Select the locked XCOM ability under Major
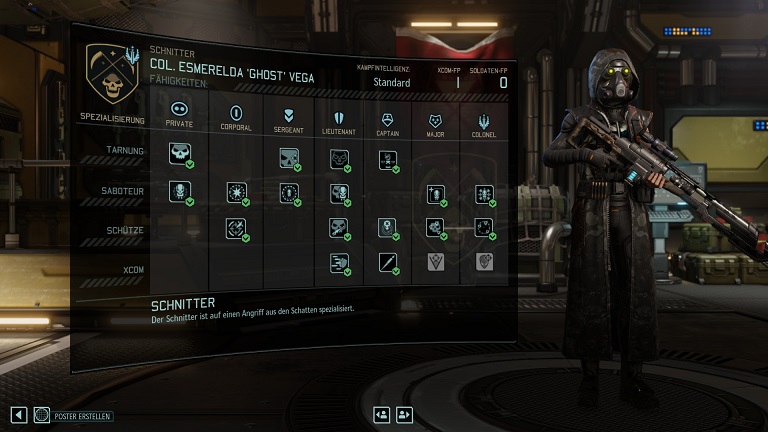The width and height of the screenshot is (768, 432). point(436,262)
